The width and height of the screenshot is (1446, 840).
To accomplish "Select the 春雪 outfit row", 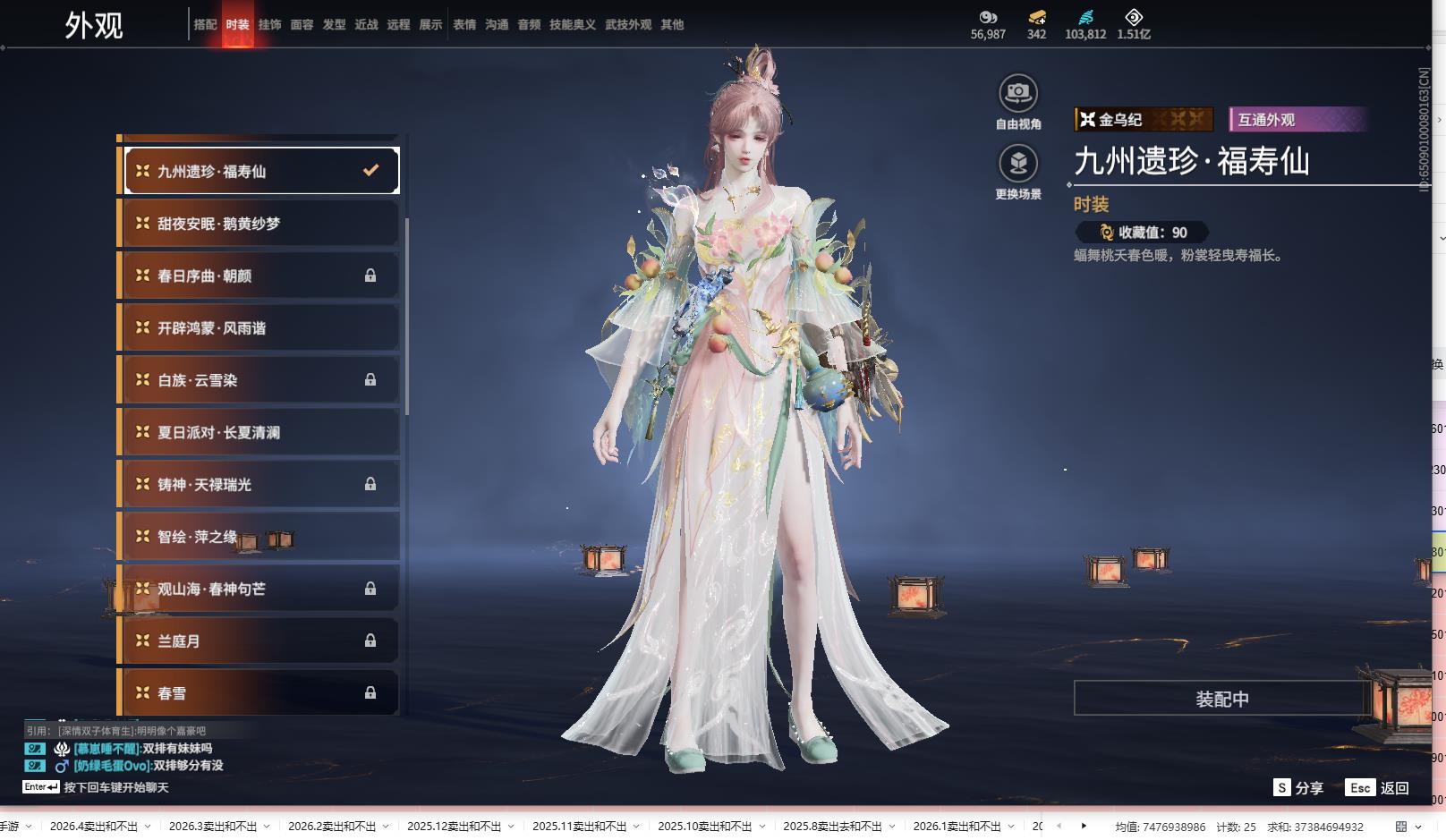I will (x=259, y=693).
